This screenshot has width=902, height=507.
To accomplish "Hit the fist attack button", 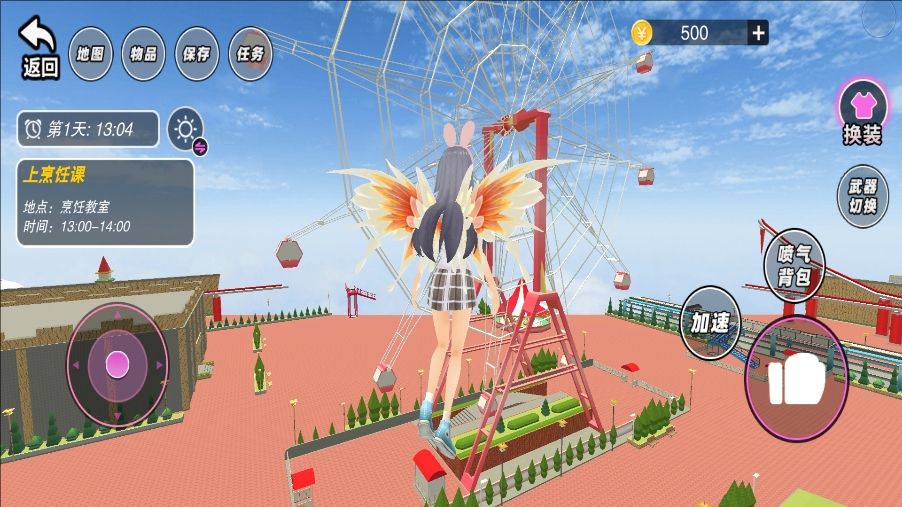I will tap(797, 379).
